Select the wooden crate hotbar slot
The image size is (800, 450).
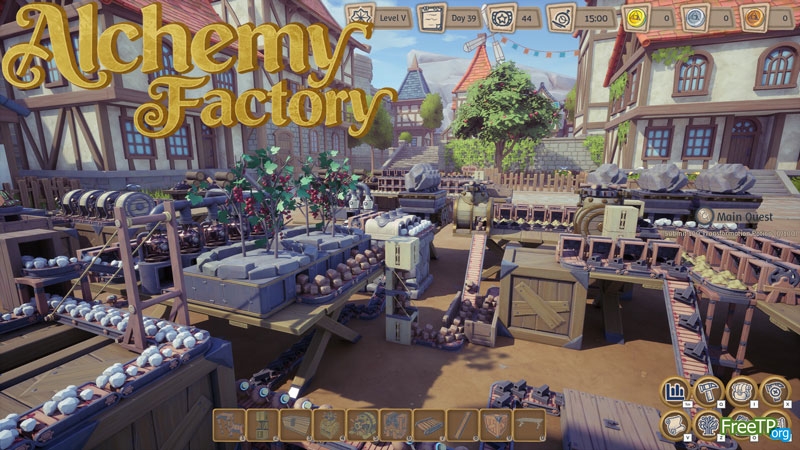click(495, 424)
